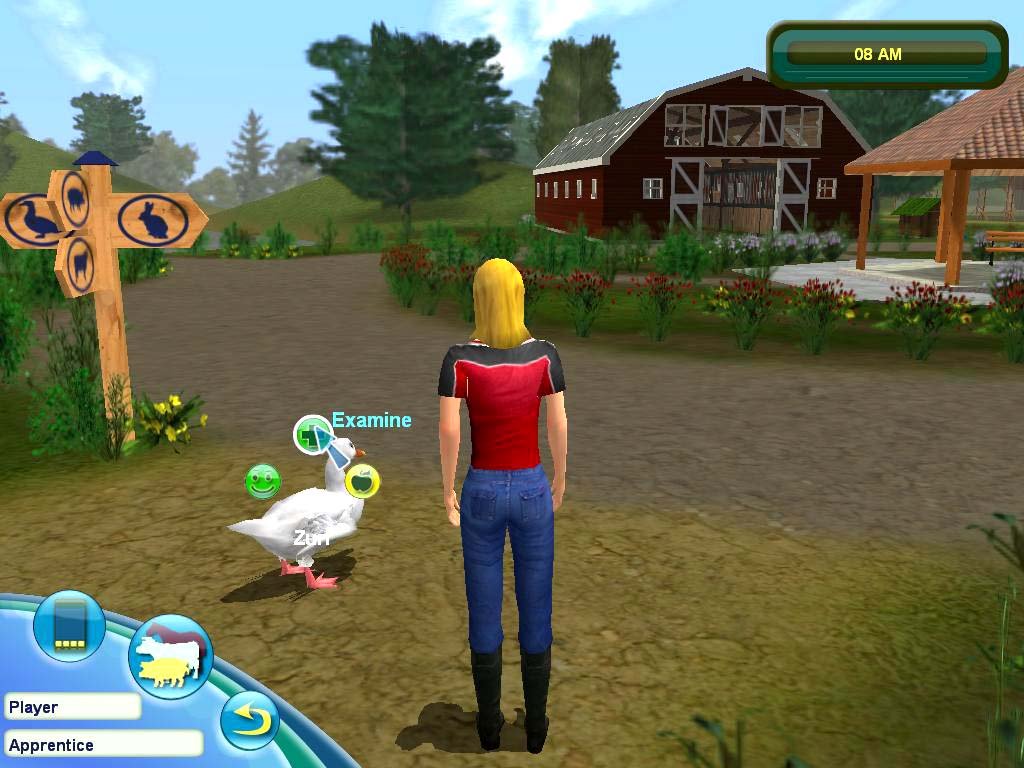Choose the green smiley face action
Image resolution: width=1024 pixels, height=768 pixels.
click(x=263, y=482)
